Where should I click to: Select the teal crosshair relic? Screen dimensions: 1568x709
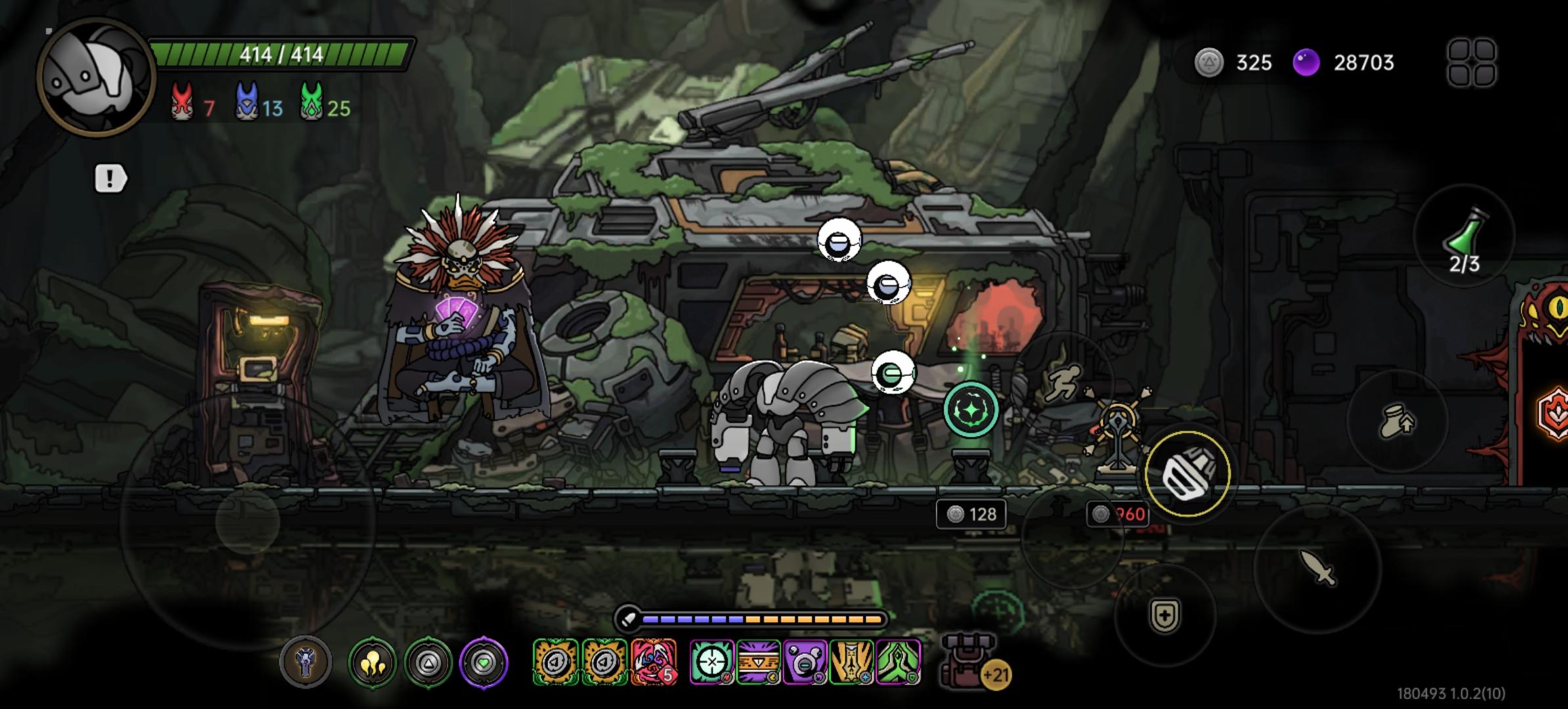click(x=711, y=662)
